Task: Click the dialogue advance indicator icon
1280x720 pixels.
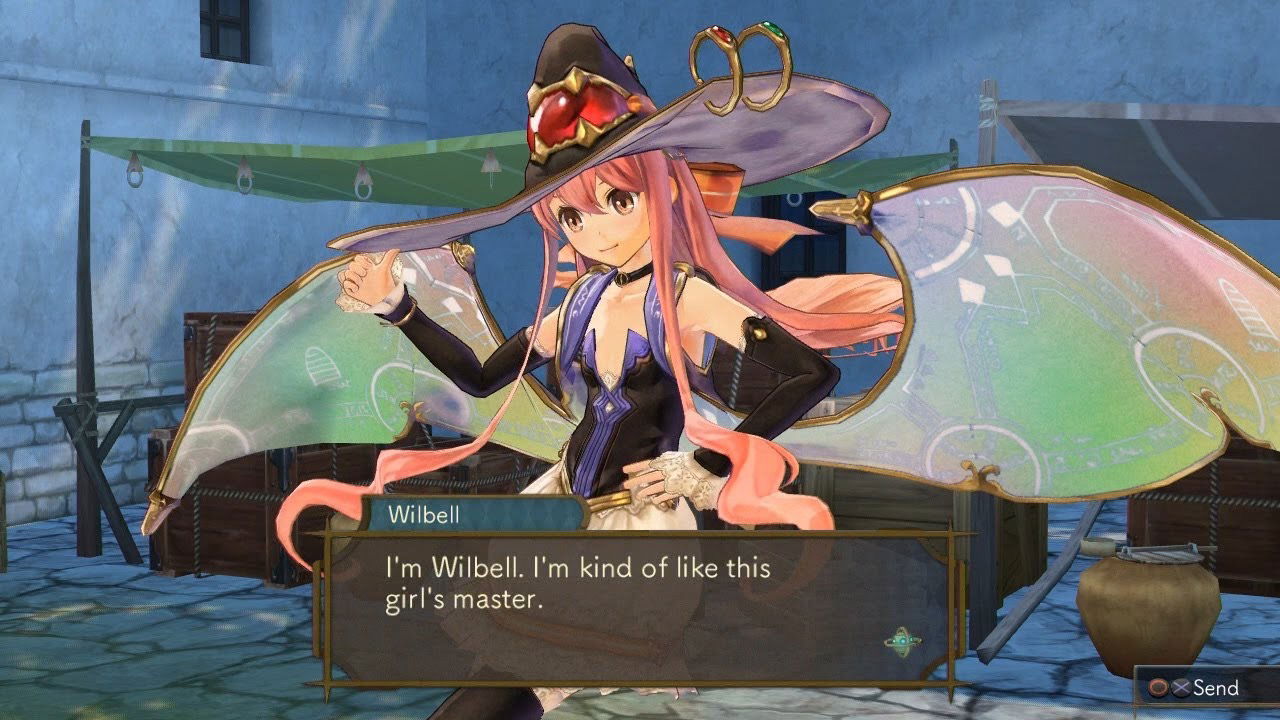Action: pos(903,642)
